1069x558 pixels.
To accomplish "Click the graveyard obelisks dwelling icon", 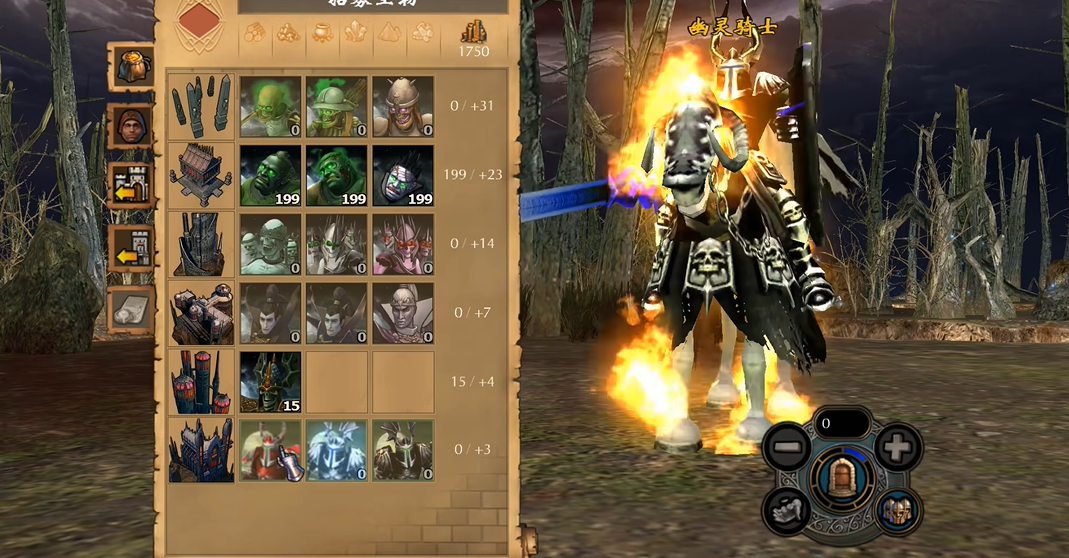I will [201, 107].
